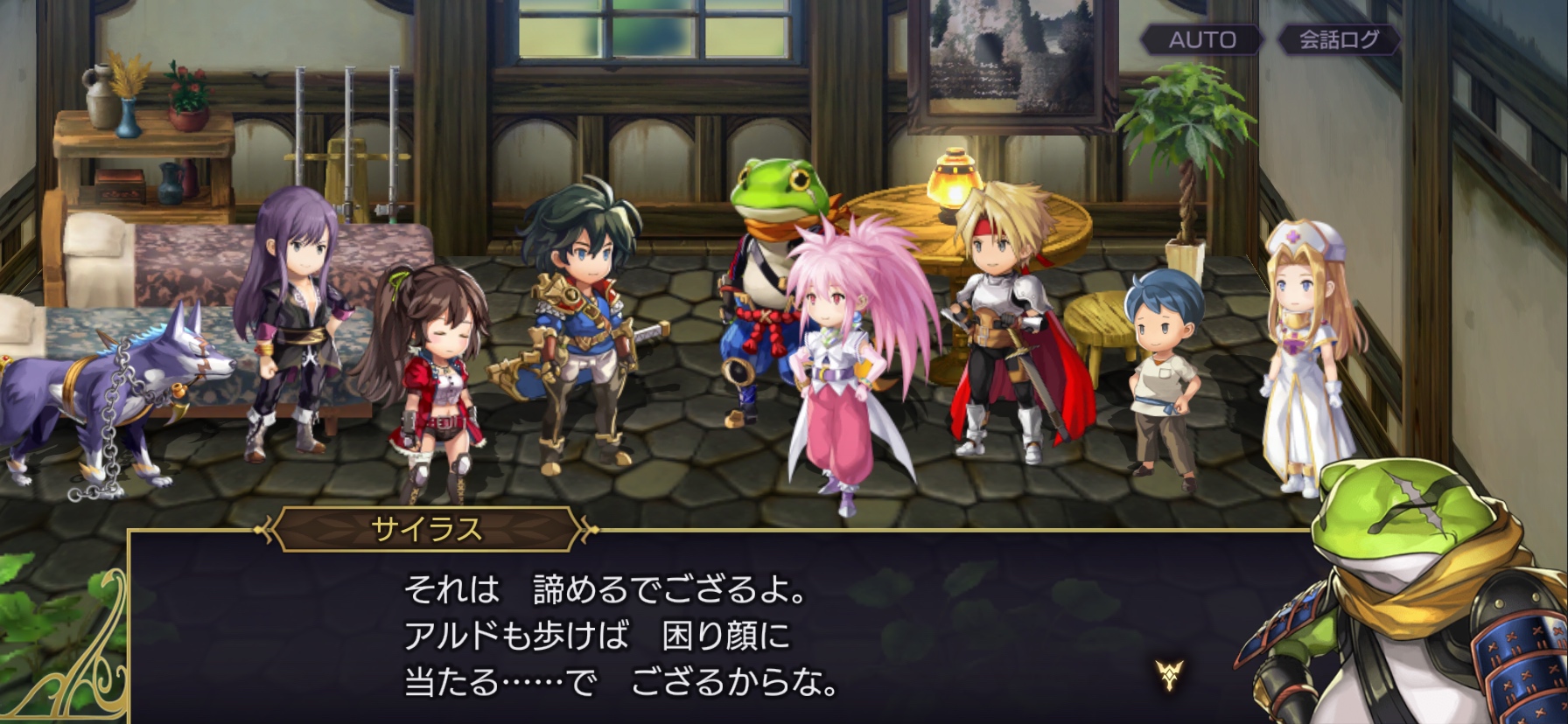Open the 会話ログ conversation log
1568x724 pixels.
[x=1338, y=39]
